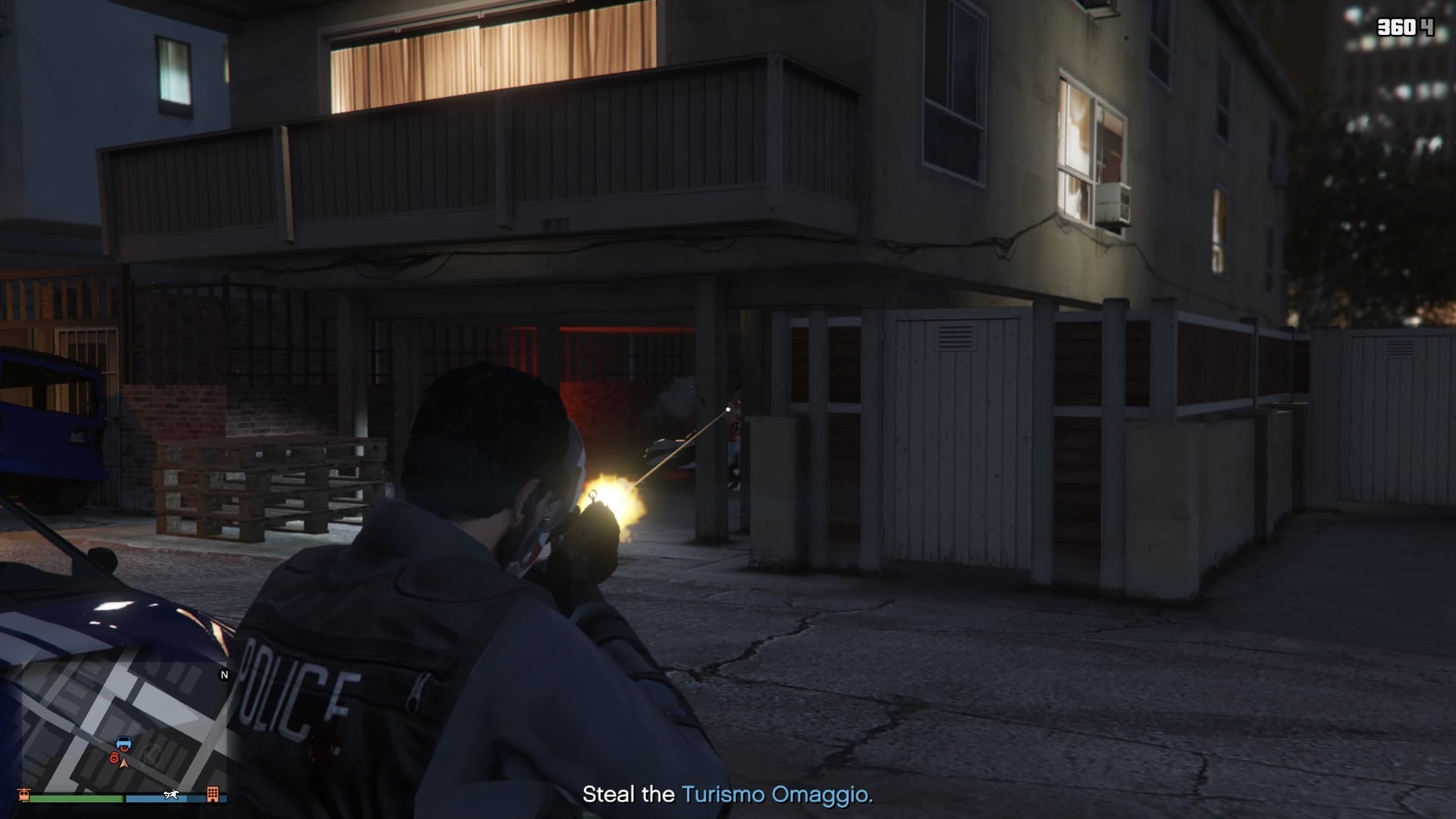1456x819 pixels.
Task: Click the second red circle blip on the map
Action: point(114,759)
